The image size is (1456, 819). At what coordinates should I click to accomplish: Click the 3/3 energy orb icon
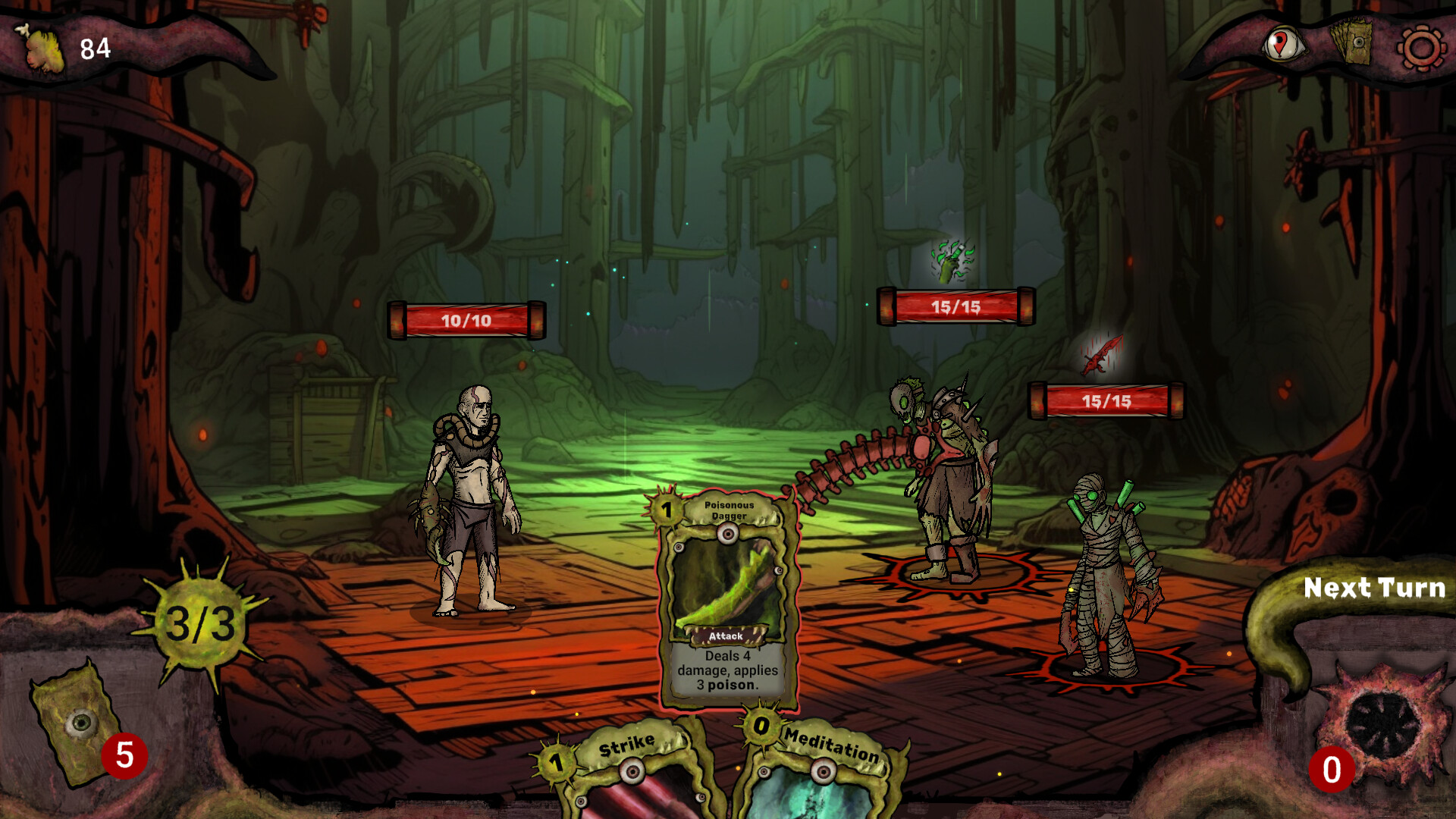(x=201, y=622)
